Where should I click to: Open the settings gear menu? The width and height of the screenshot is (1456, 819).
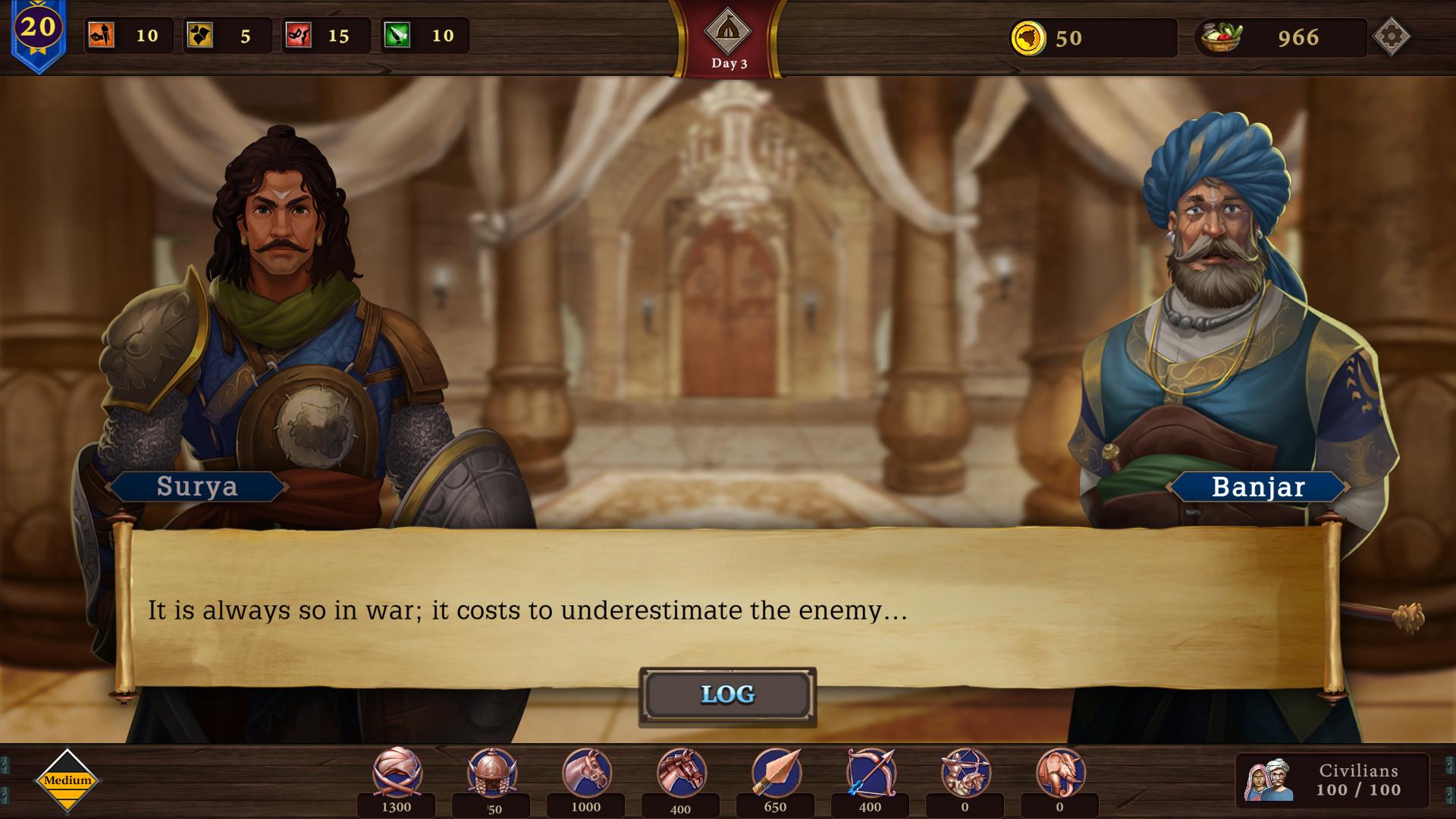click(x=1391, y=36)
